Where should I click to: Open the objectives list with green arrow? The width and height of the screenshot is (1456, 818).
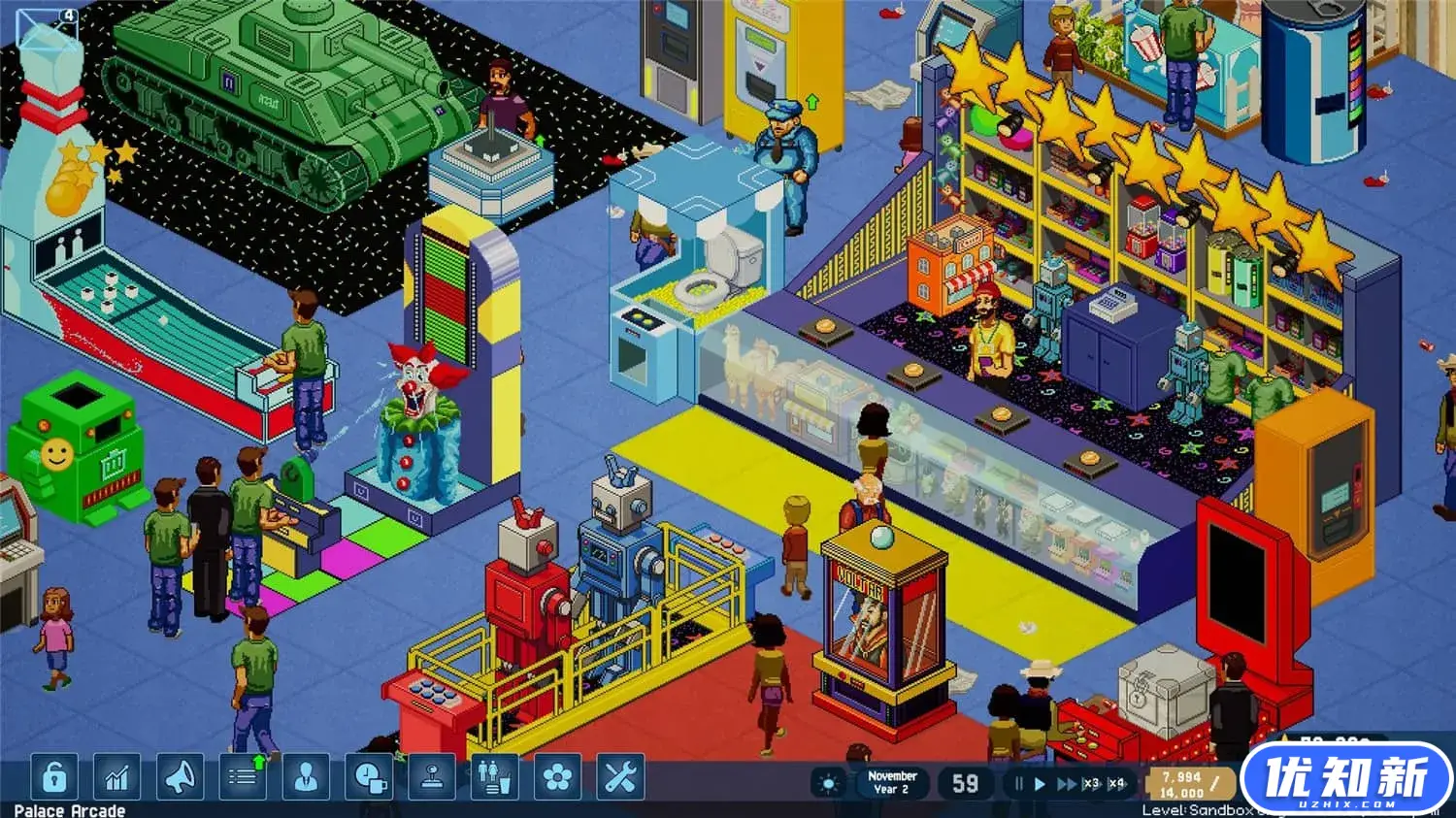tap(241, 776)
